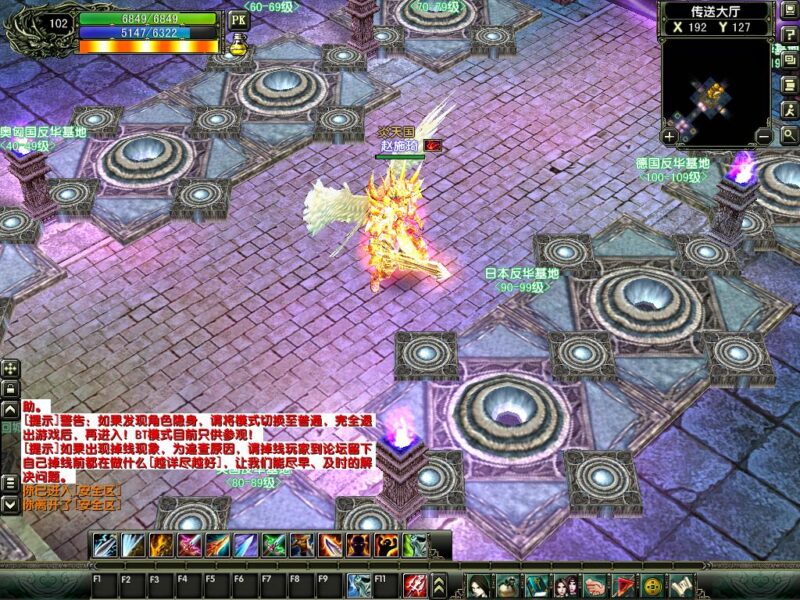
Task: Click the yellow potion flask icon
Action: (239, 44)
